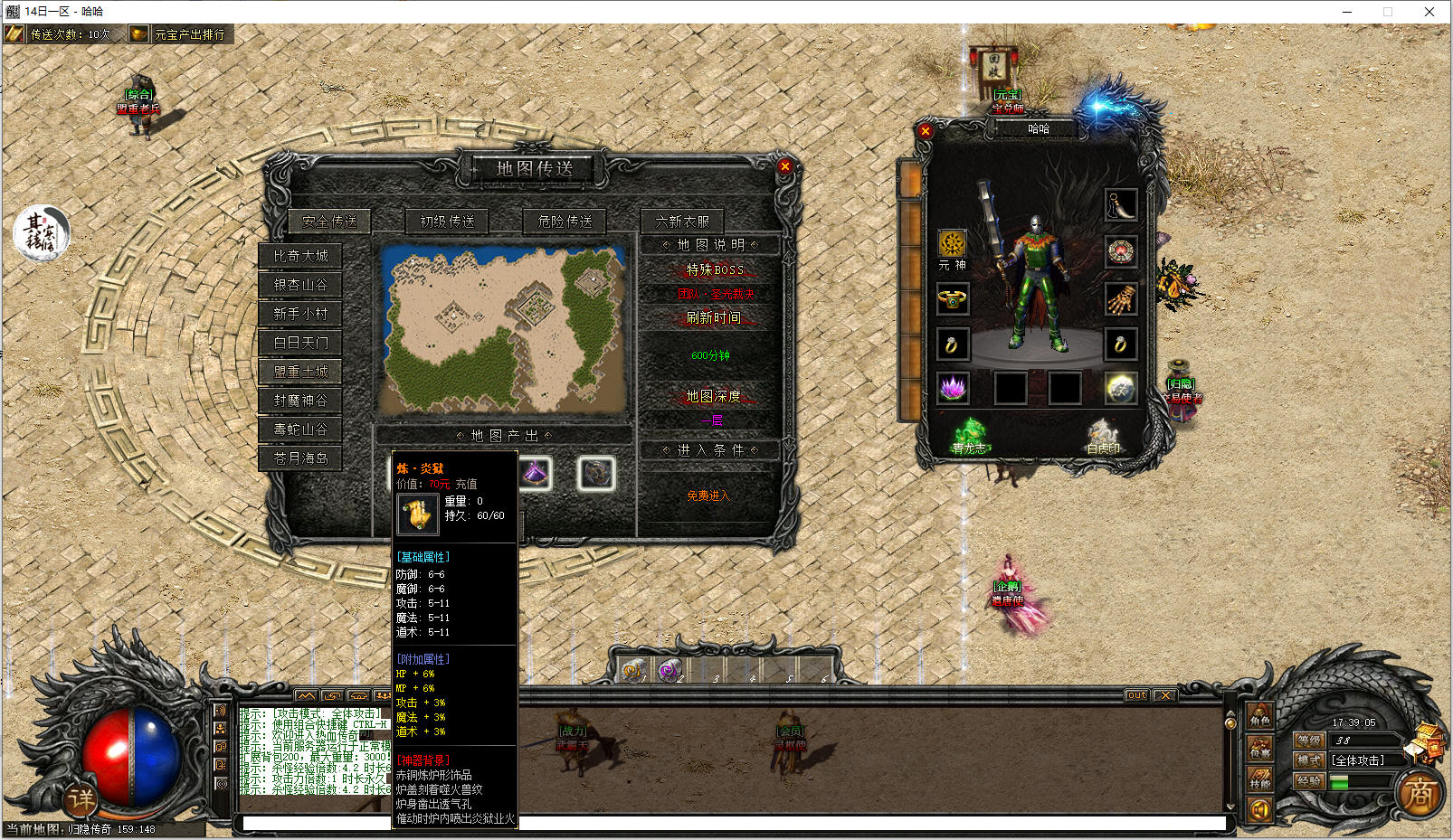Open the 白虎印 white tiger icon

[1103, 435]
